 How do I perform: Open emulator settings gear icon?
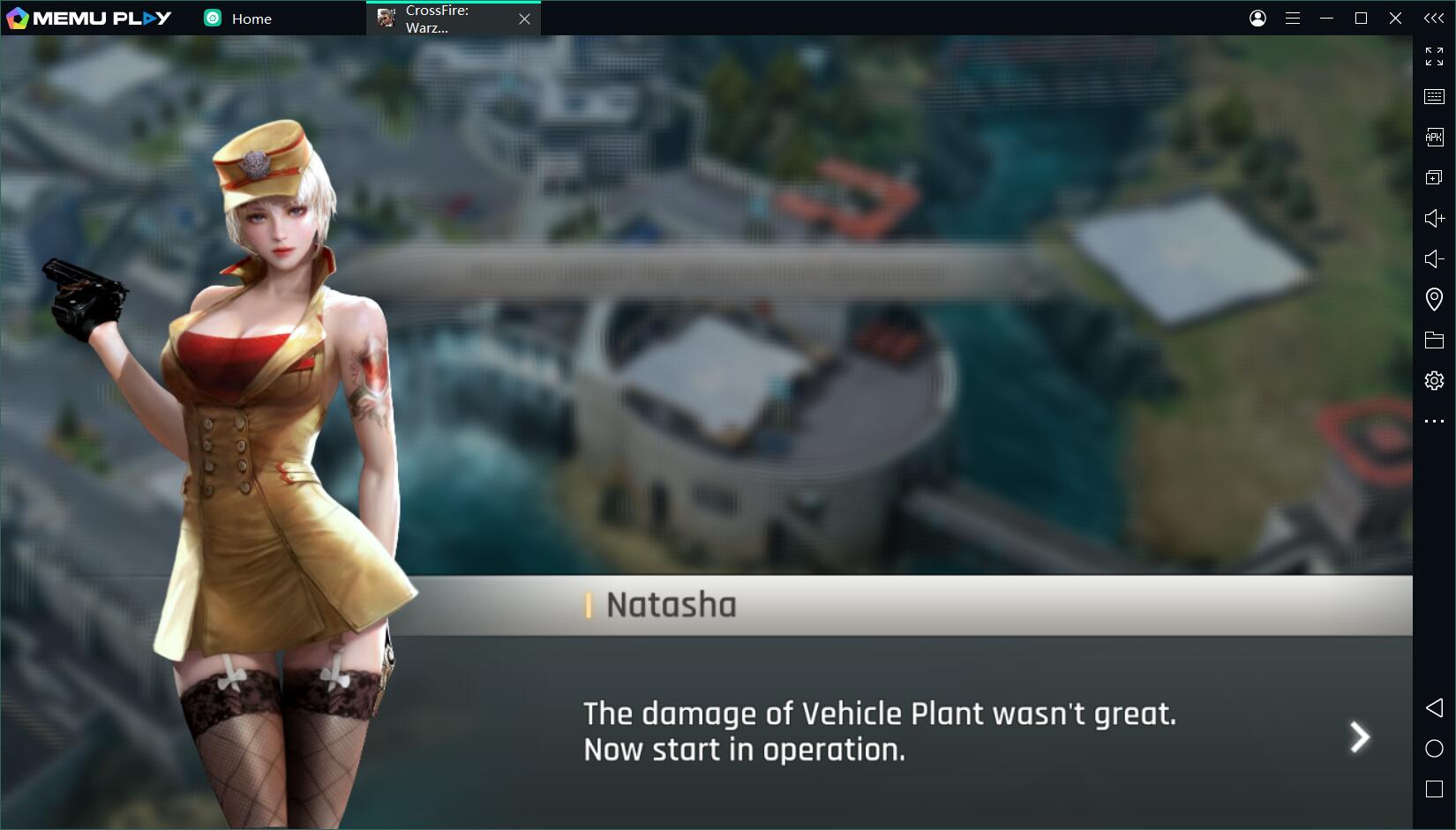click(1434, 380)
